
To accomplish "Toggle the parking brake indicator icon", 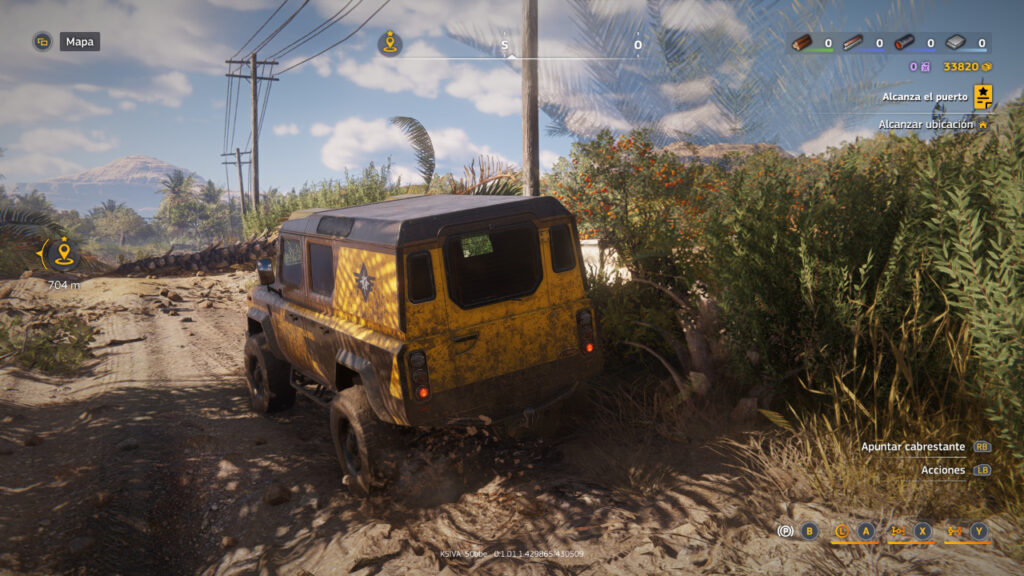I will pos(786,531).
